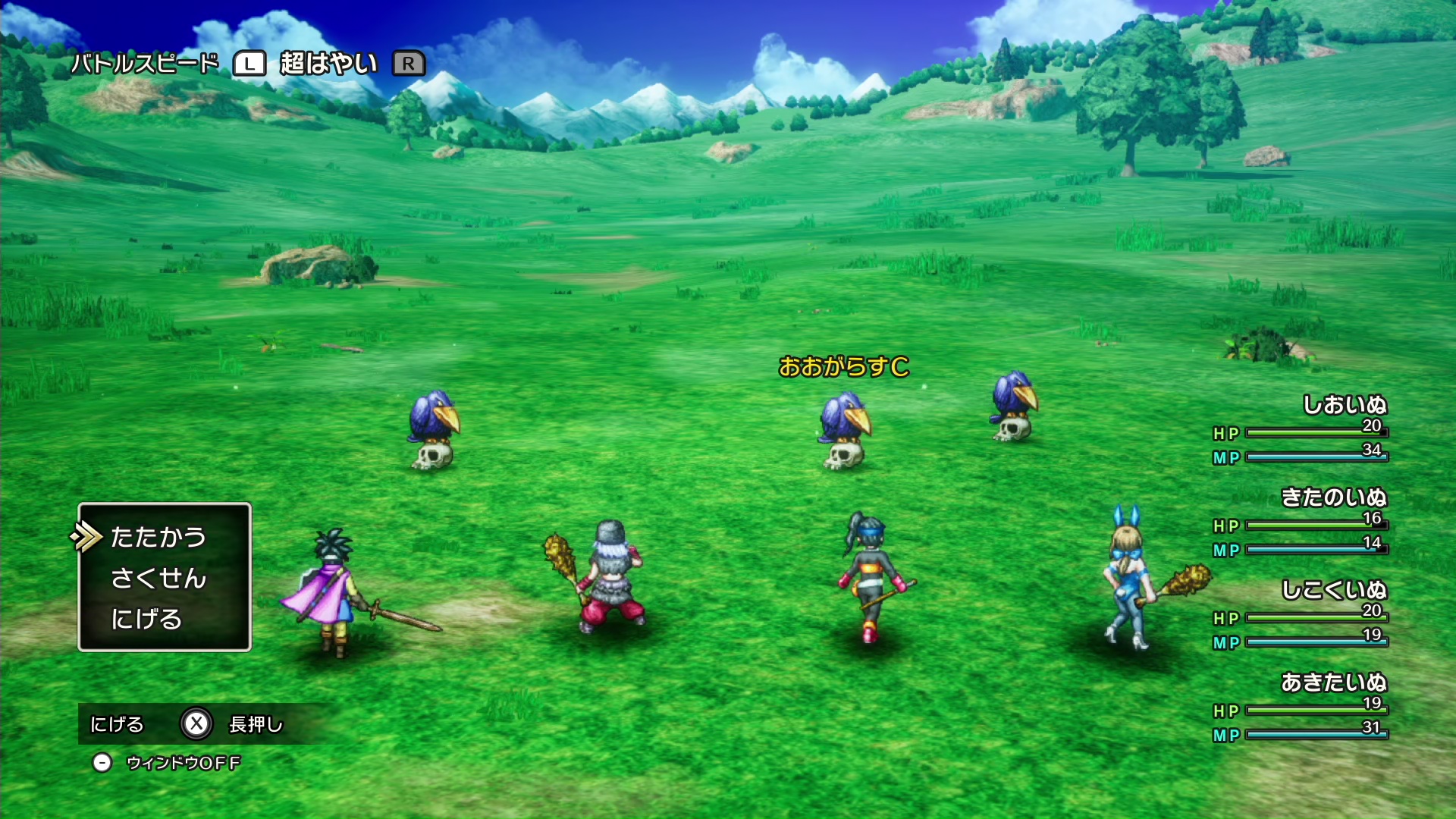Image resolution: width=1456 pixels, height=819 pixels.
Task: Pick にげる to flee the battle
Action: [x=146, y=619]
